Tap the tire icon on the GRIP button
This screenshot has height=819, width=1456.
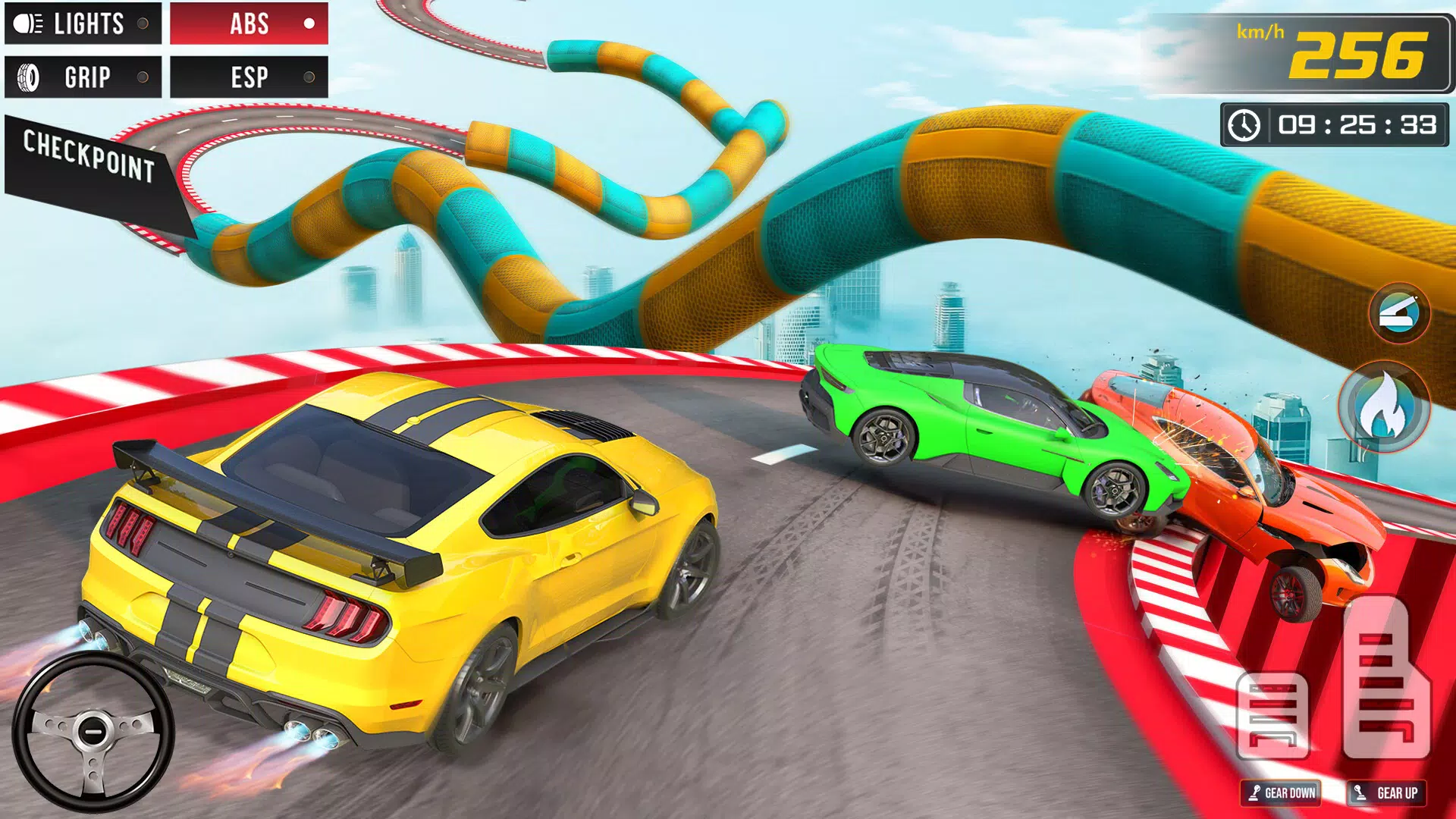[x=27, y=77]
